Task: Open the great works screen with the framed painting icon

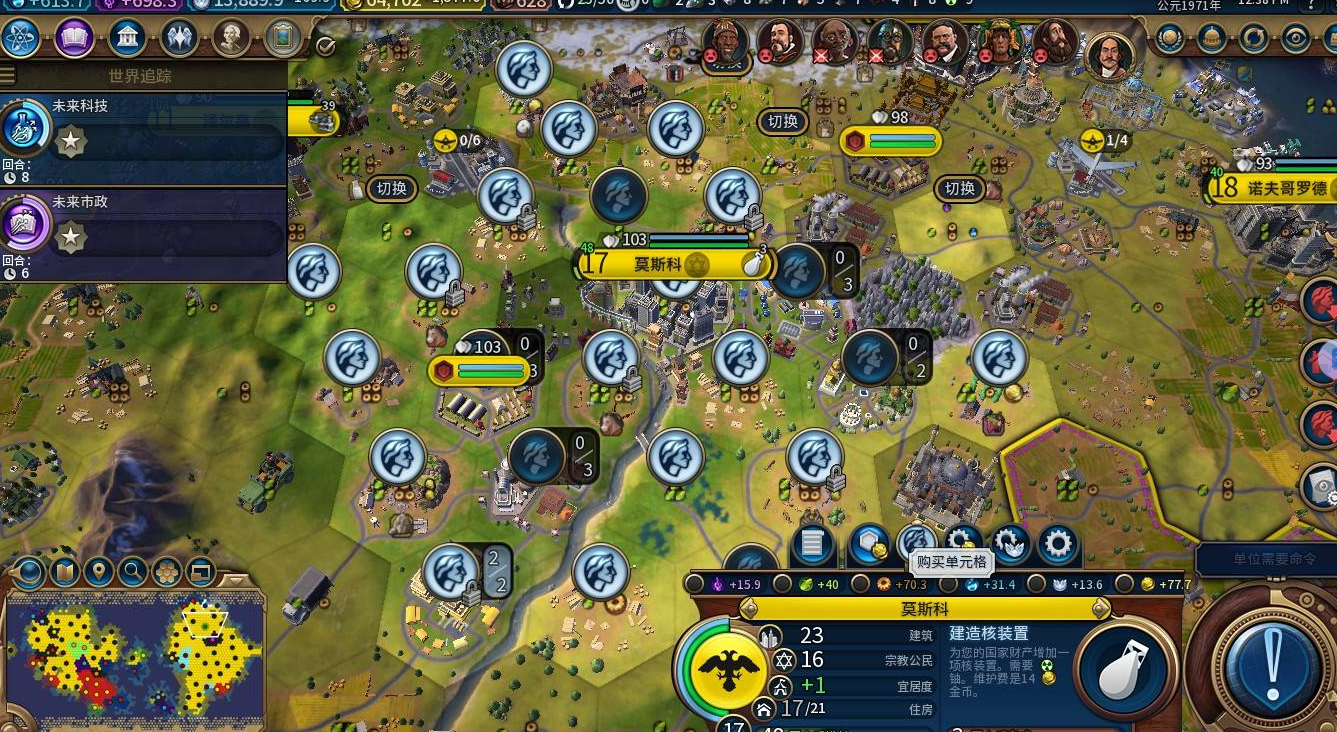Action: pyautogui.click(x=284, y=38)
